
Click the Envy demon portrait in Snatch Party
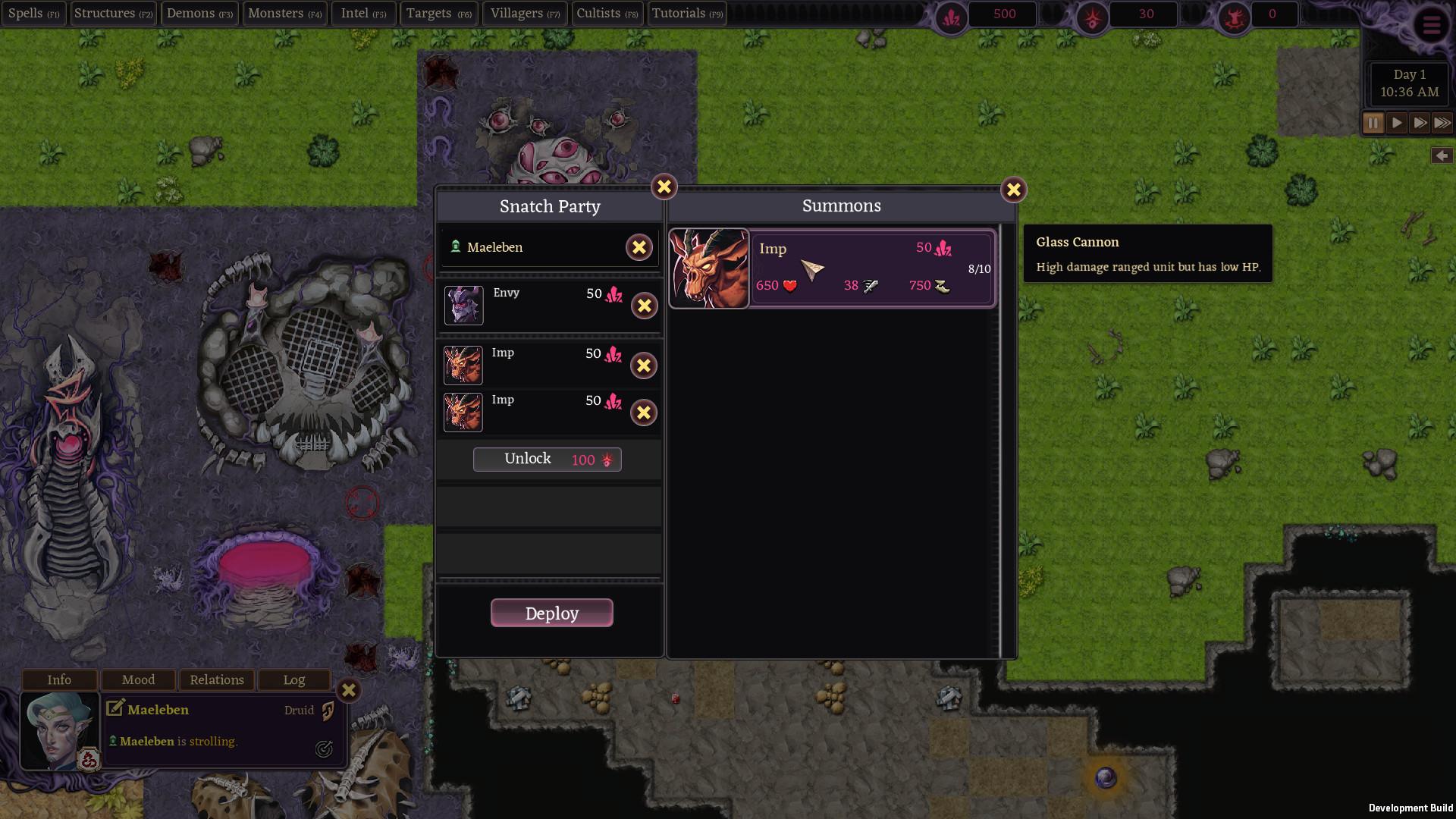[x=463, y=305]
